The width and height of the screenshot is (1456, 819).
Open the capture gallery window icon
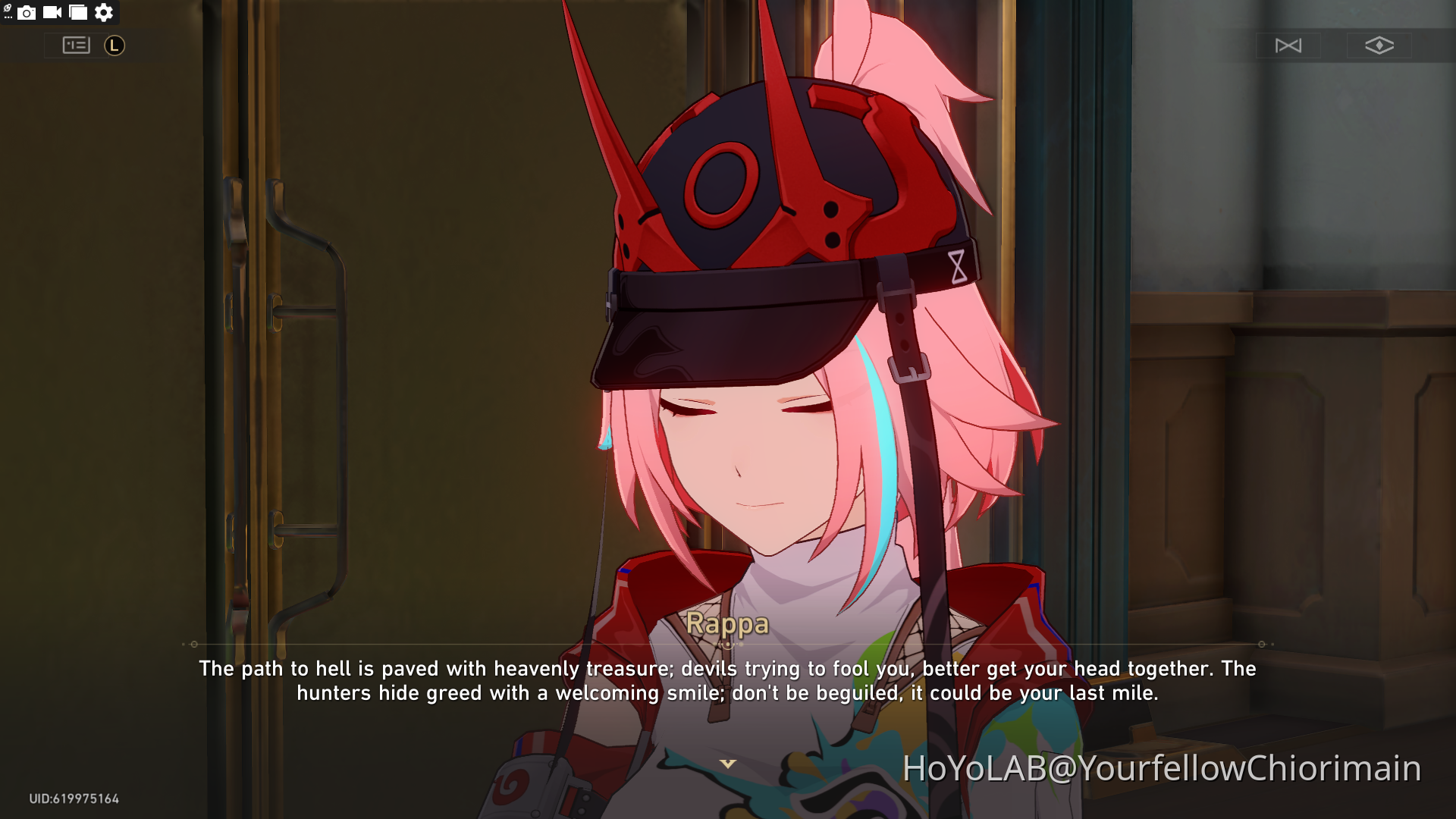[77, 12]
